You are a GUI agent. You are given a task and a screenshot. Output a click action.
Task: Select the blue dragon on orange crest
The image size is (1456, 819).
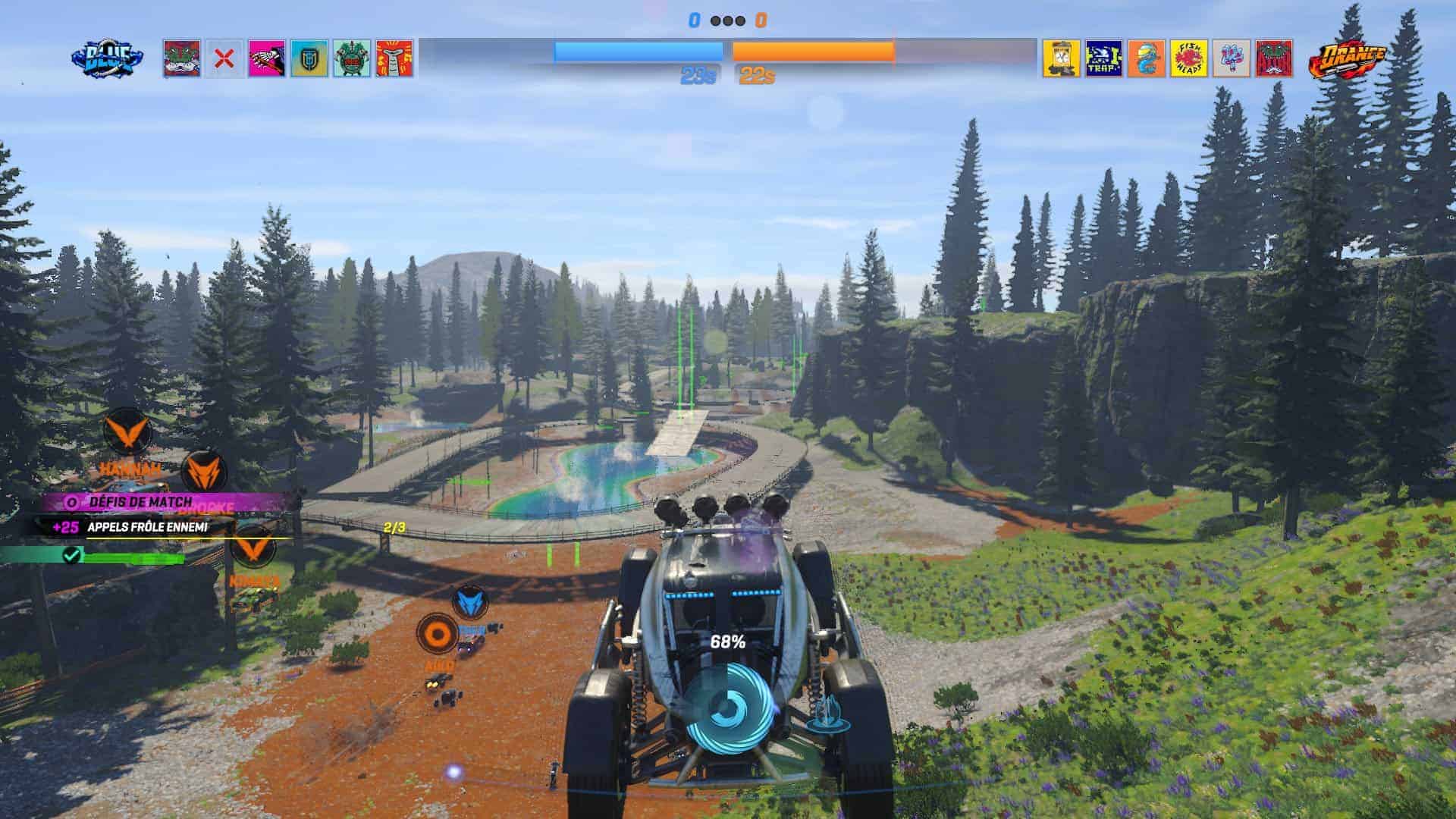point(1147,59)
